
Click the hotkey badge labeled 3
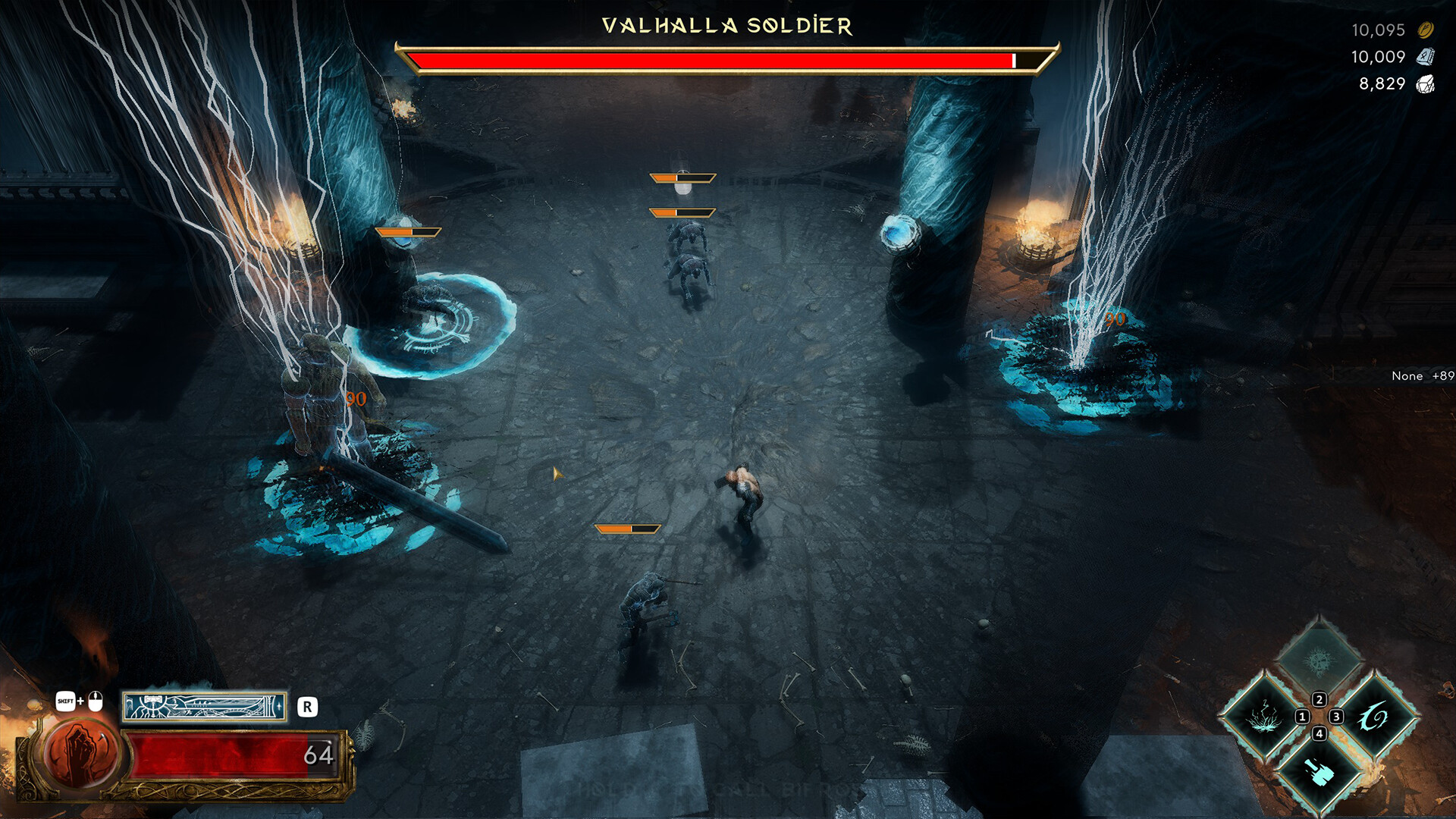(1336, 717)
